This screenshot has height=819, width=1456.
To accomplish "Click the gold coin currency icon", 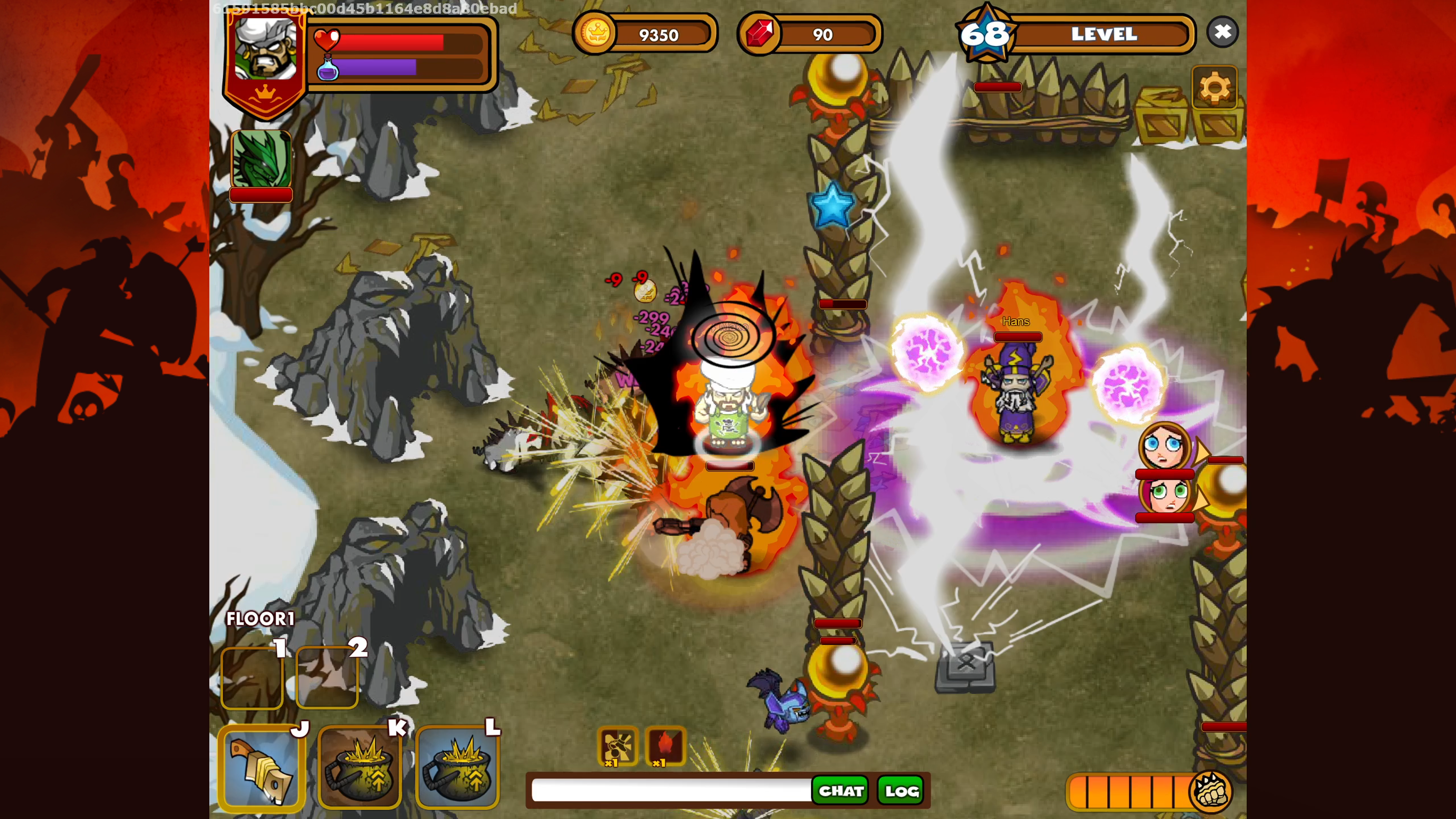I will click(595, 33).
